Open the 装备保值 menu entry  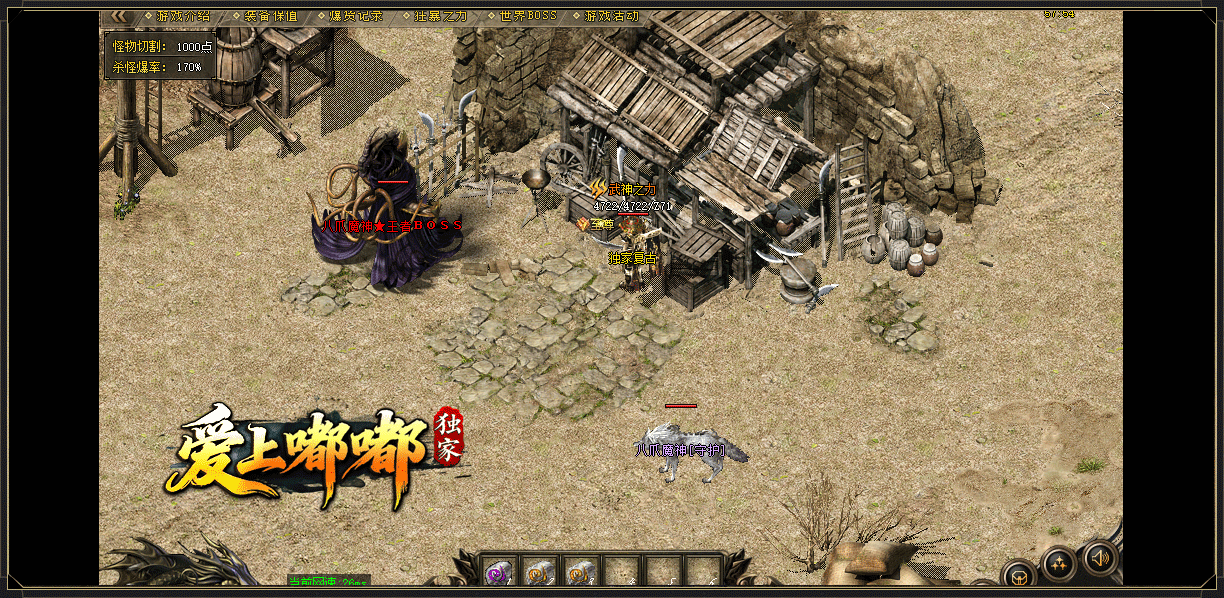pos(271,16)
